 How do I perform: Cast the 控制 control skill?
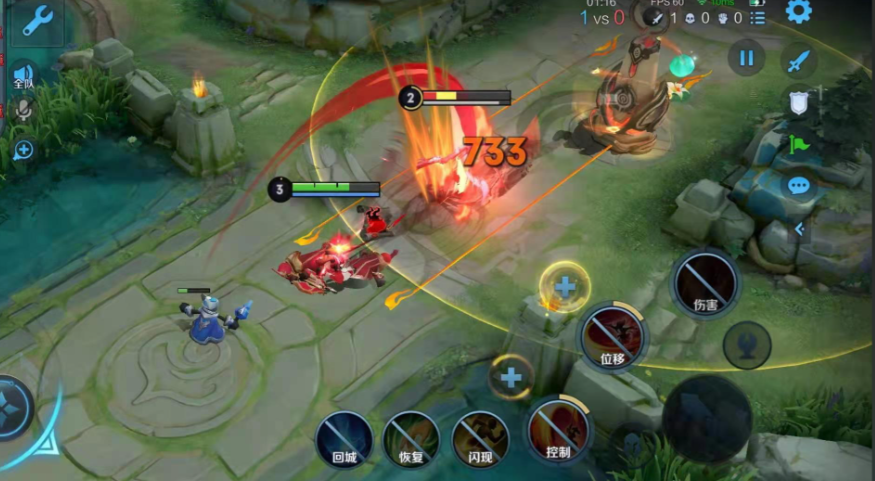tap(558, 430)
